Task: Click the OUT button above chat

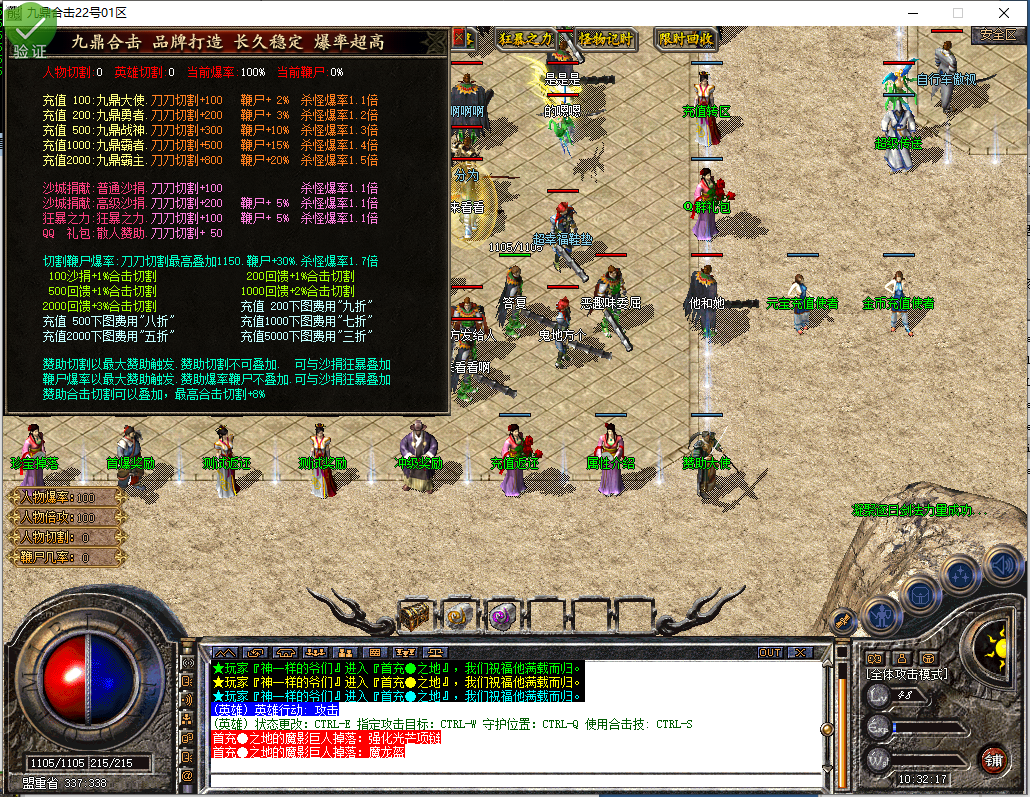Action: coord(769,652)
